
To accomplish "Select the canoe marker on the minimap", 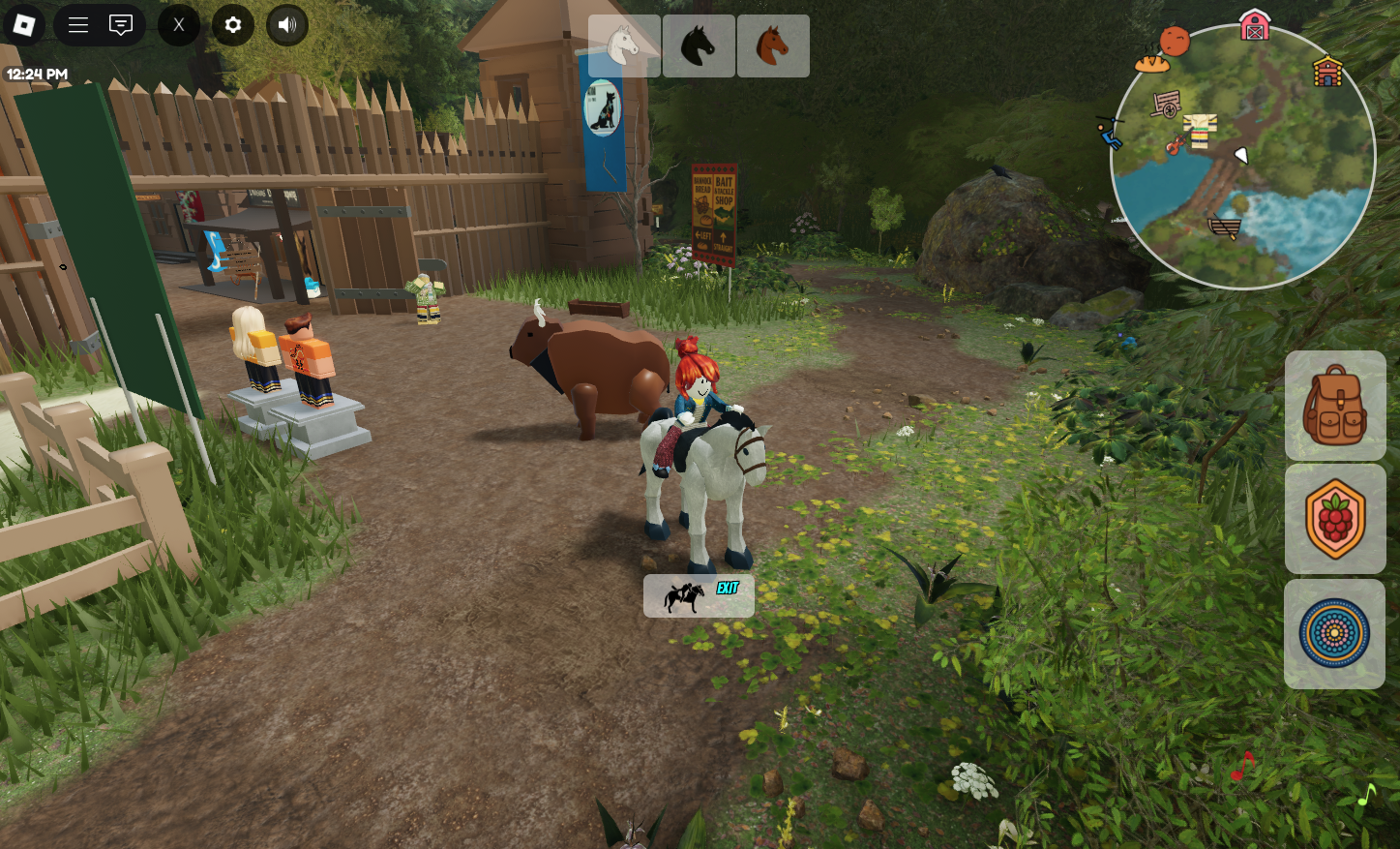I will click(x=1225, y=227).
